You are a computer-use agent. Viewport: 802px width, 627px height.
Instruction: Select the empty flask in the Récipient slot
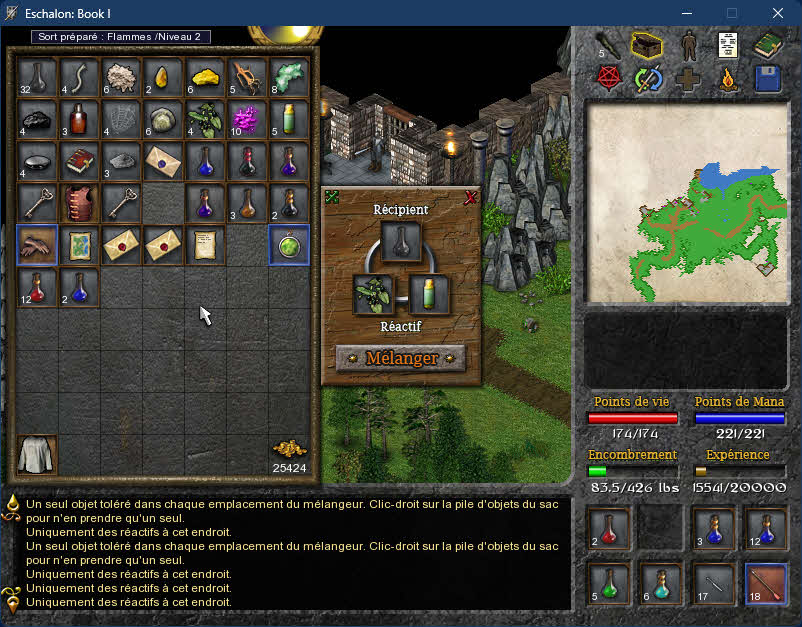click(x=400, y=243)
